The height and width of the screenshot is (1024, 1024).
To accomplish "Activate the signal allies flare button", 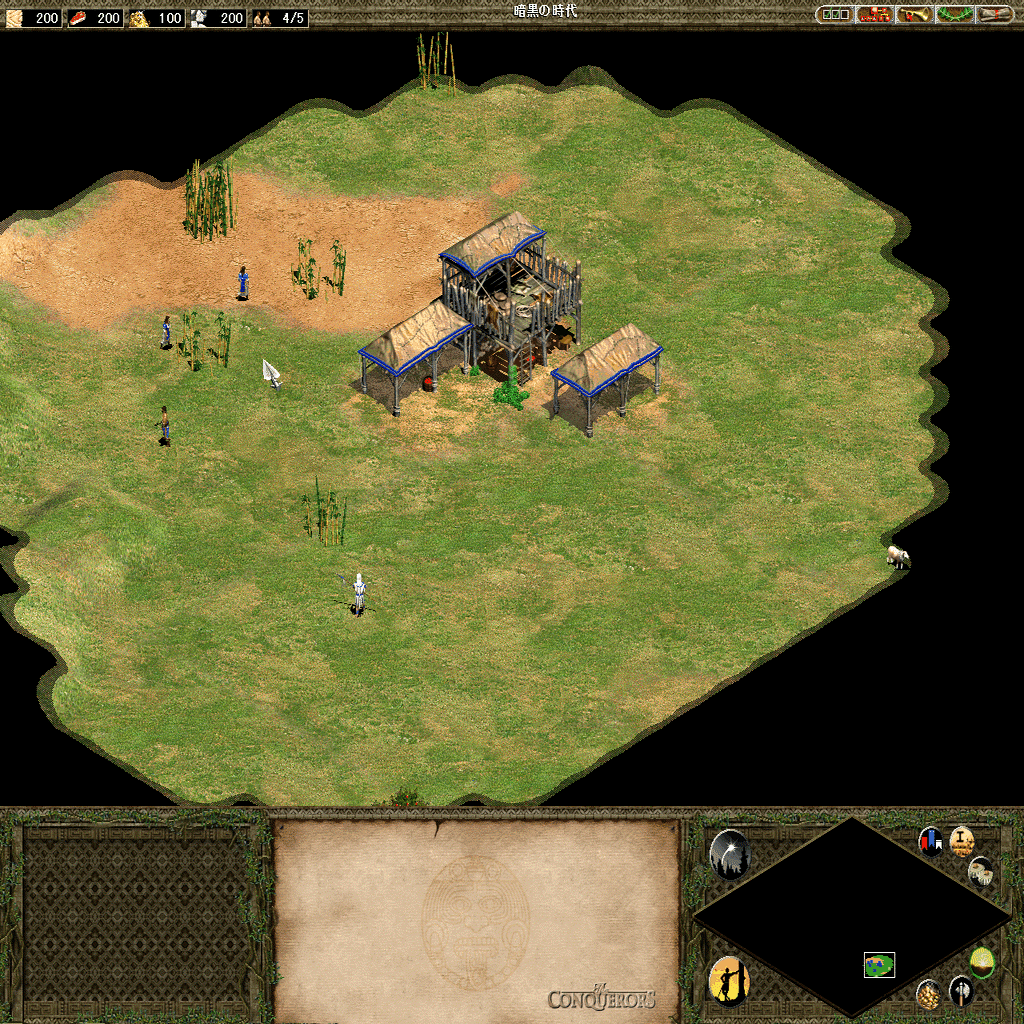I will [729, 855].
